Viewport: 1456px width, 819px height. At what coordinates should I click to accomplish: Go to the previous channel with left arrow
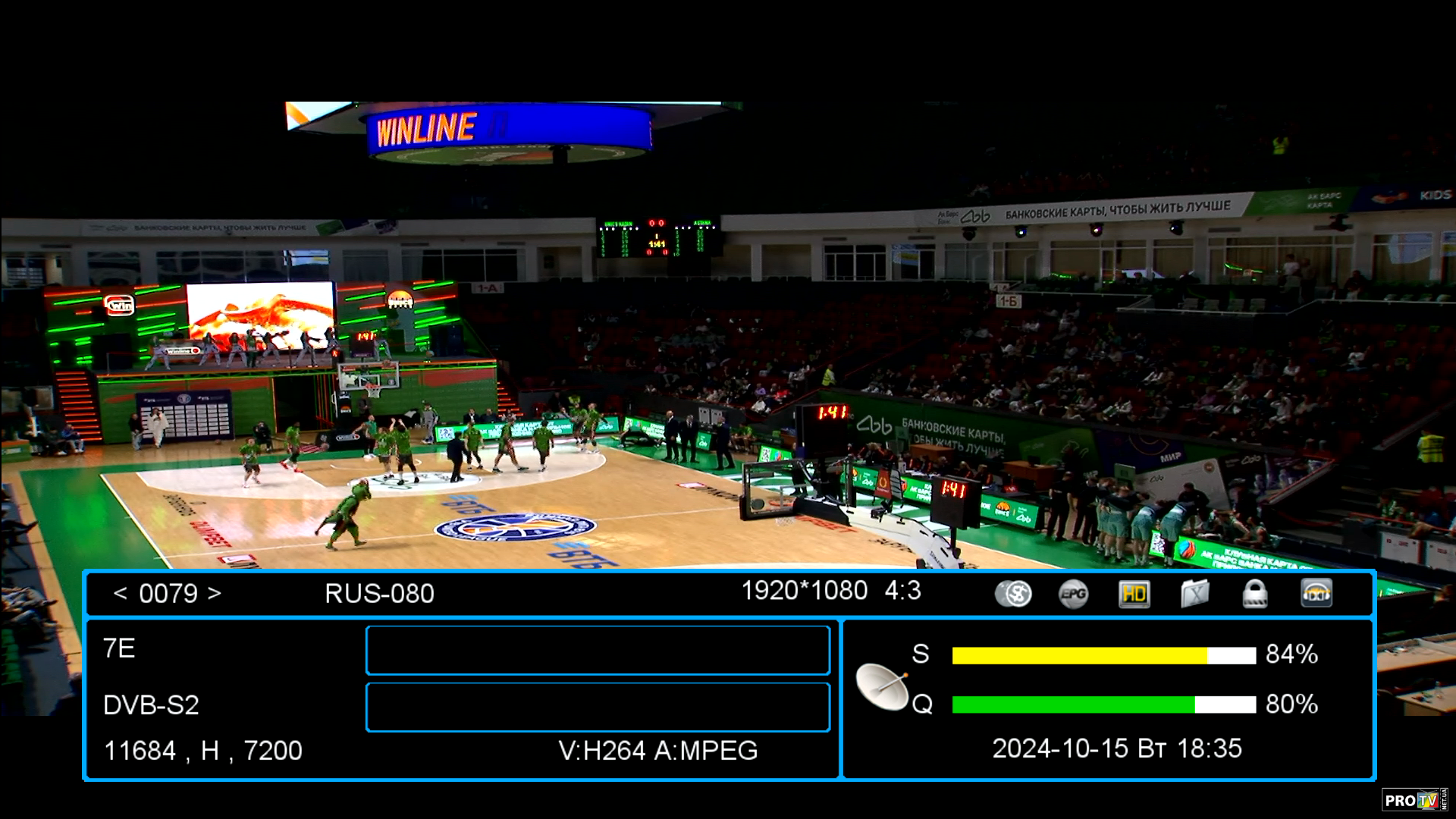click(x=120, y=593)
